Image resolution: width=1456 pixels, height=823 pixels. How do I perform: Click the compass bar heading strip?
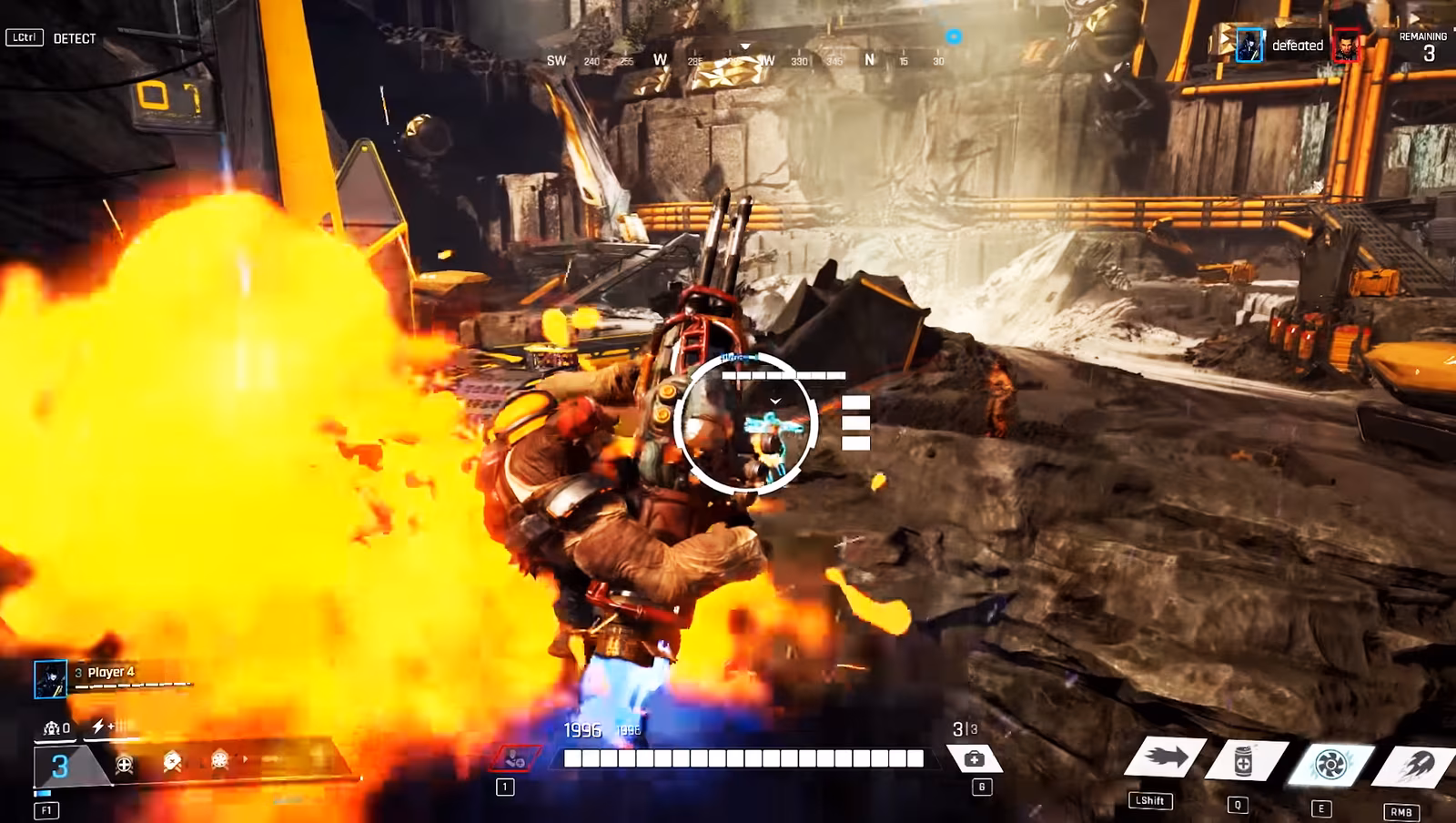click(x=744, y=60)
